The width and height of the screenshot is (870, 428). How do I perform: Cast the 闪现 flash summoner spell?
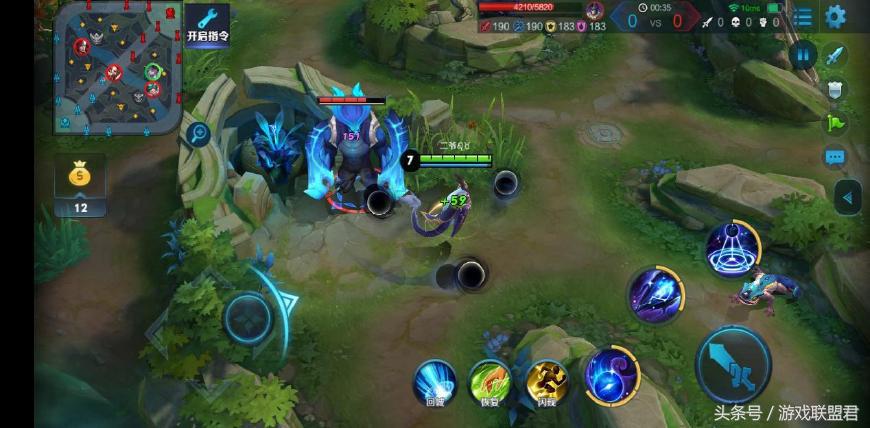(547, 380)
